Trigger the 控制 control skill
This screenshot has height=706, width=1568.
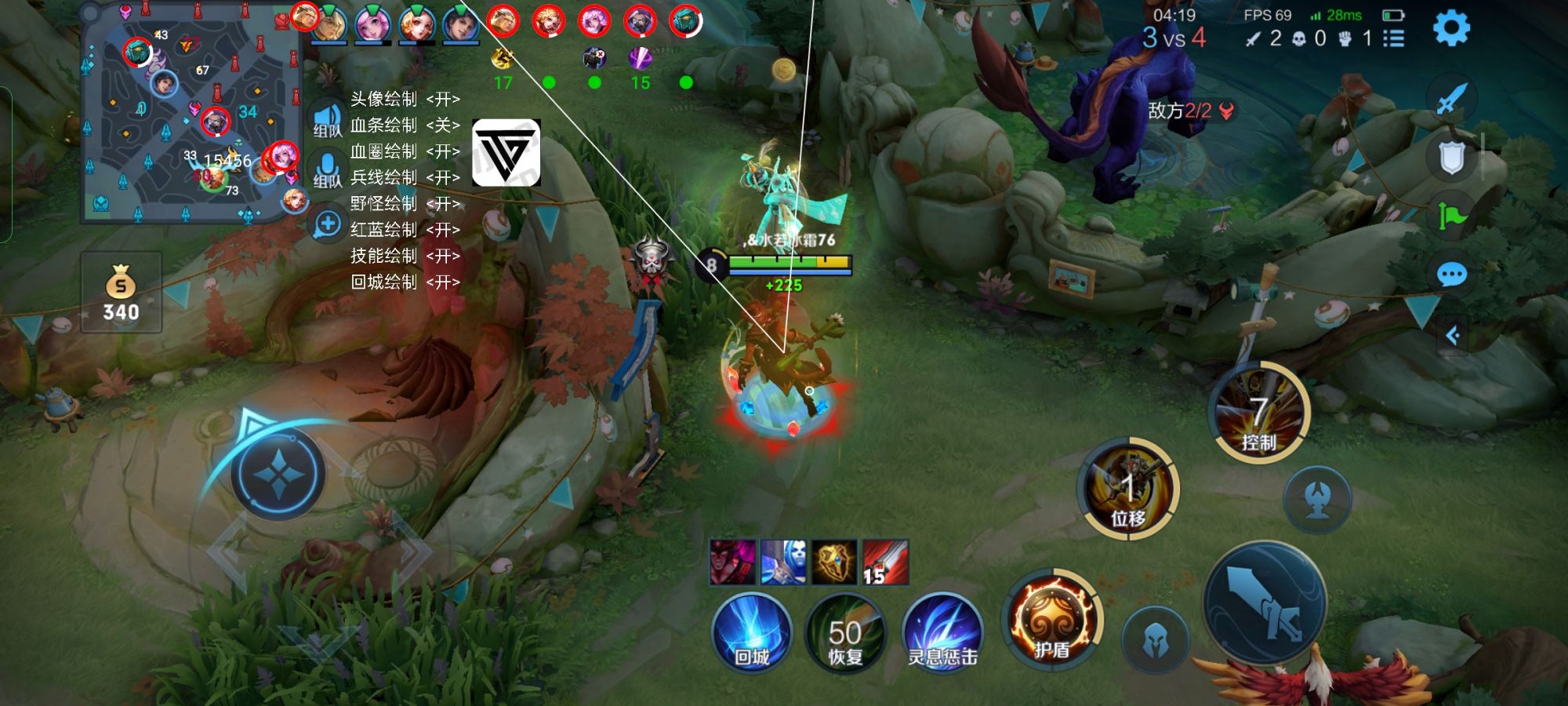[x=1258, y=413]
